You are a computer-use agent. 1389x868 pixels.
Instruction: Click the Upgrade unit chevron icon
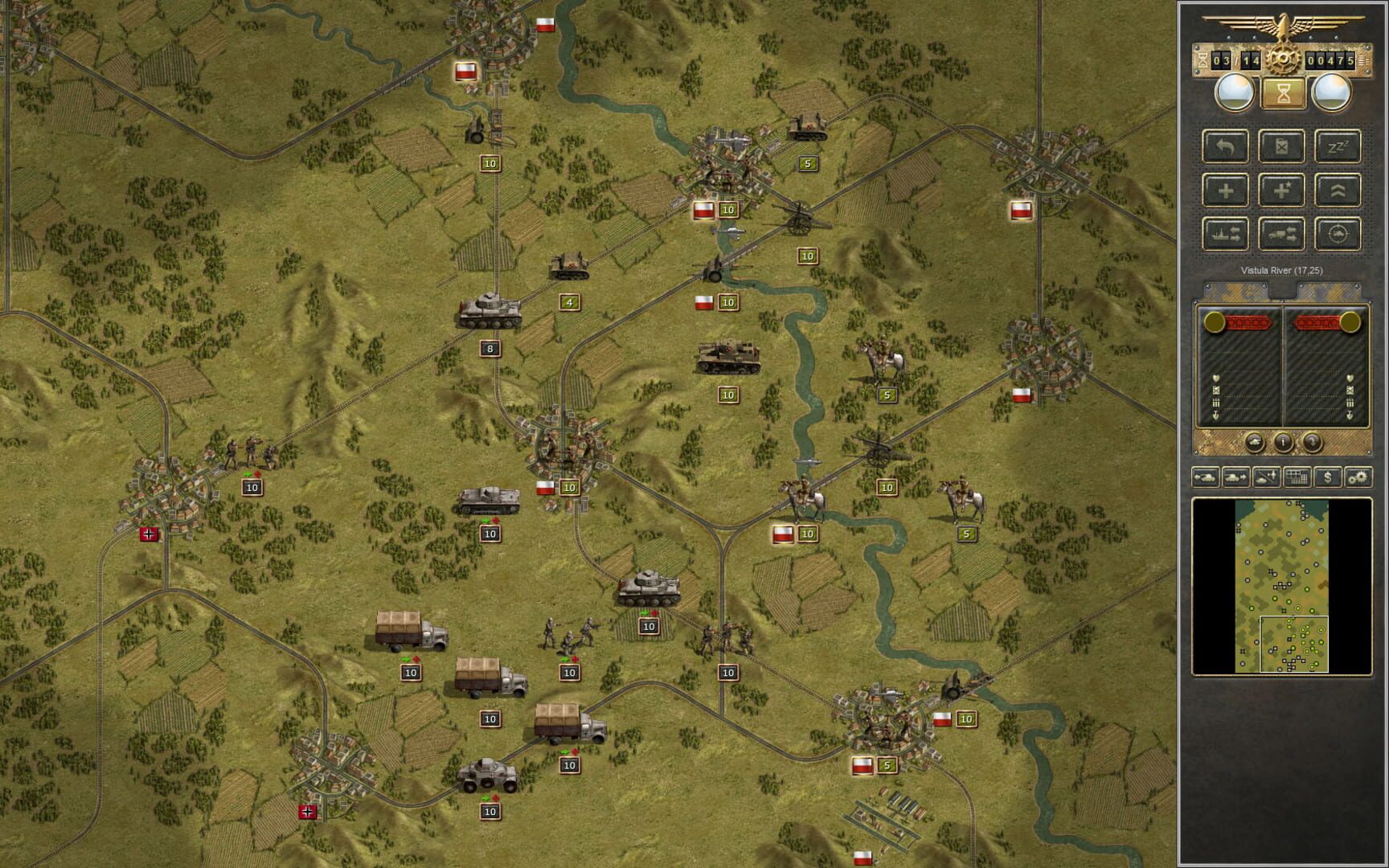click(x=1338, y=190)
